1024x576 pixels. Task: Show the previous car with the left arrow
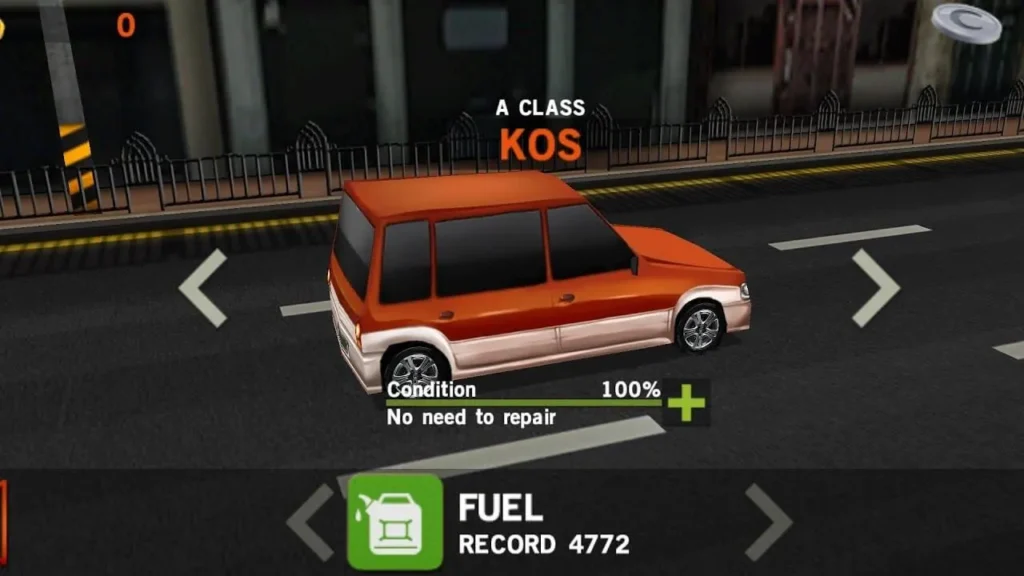[x=203, y=288]
